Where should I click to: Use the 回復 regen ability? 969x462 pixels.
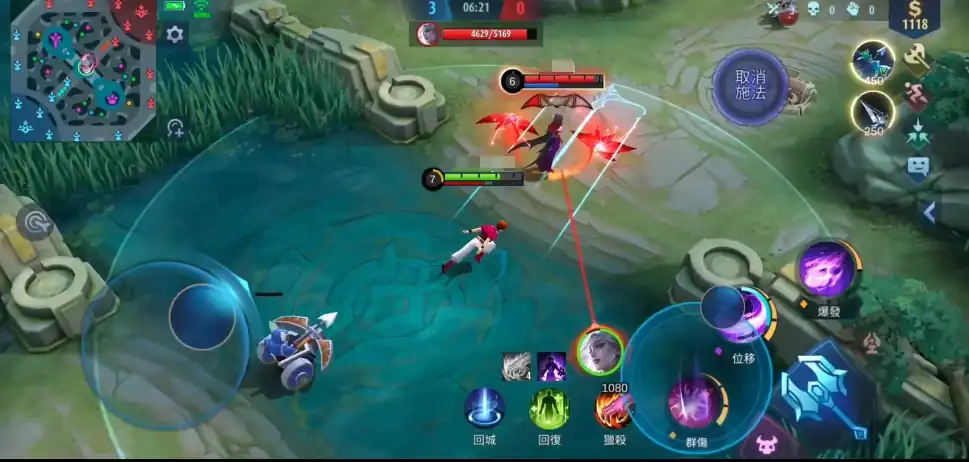click(549, 408)
